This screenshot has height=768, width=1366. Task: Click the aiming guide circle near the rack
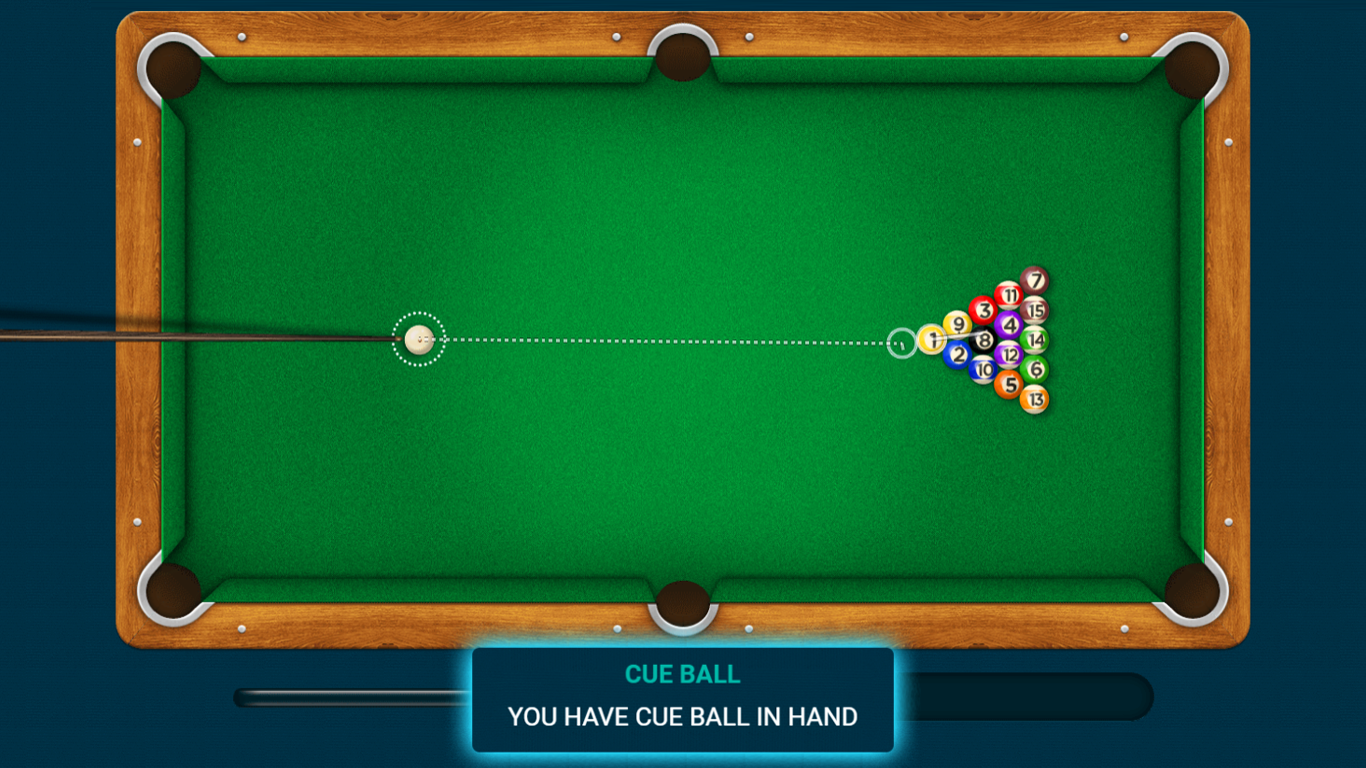click(x=900, y=341)
